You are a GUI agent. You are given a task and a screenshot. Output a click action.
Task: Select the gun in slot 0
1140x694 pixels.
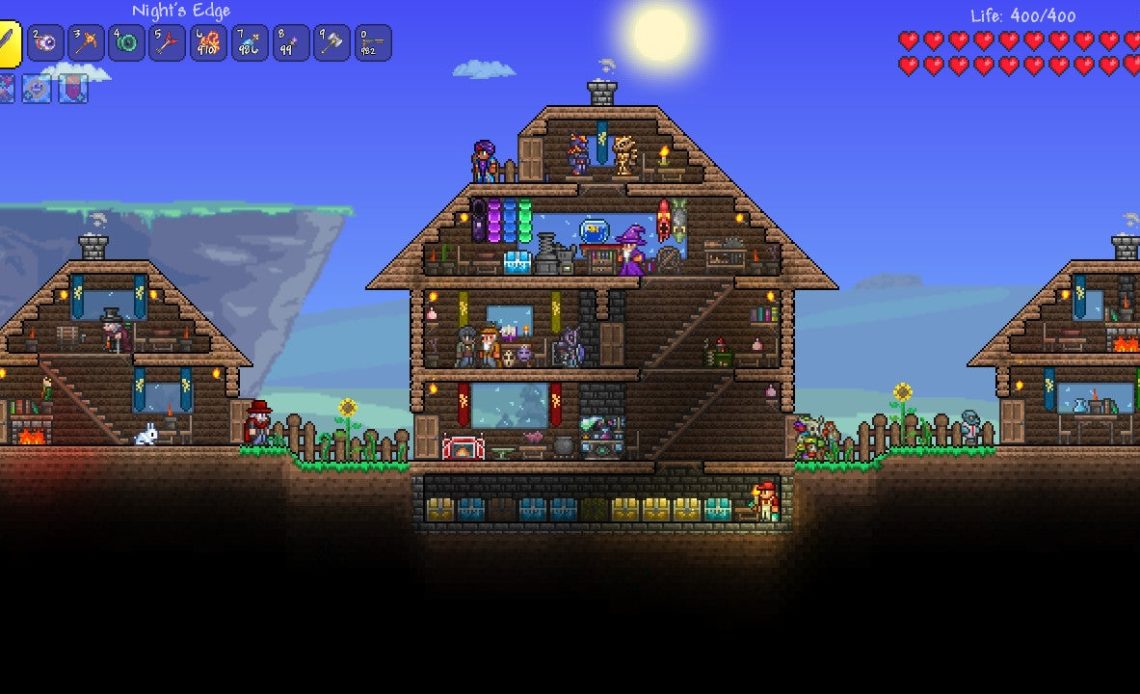[x=373, y=43]
